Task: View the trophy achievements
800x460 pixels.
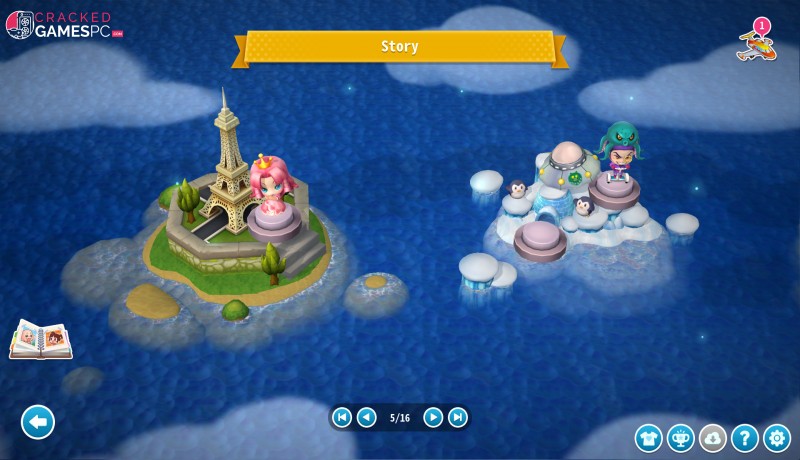Action: point(681,438)
